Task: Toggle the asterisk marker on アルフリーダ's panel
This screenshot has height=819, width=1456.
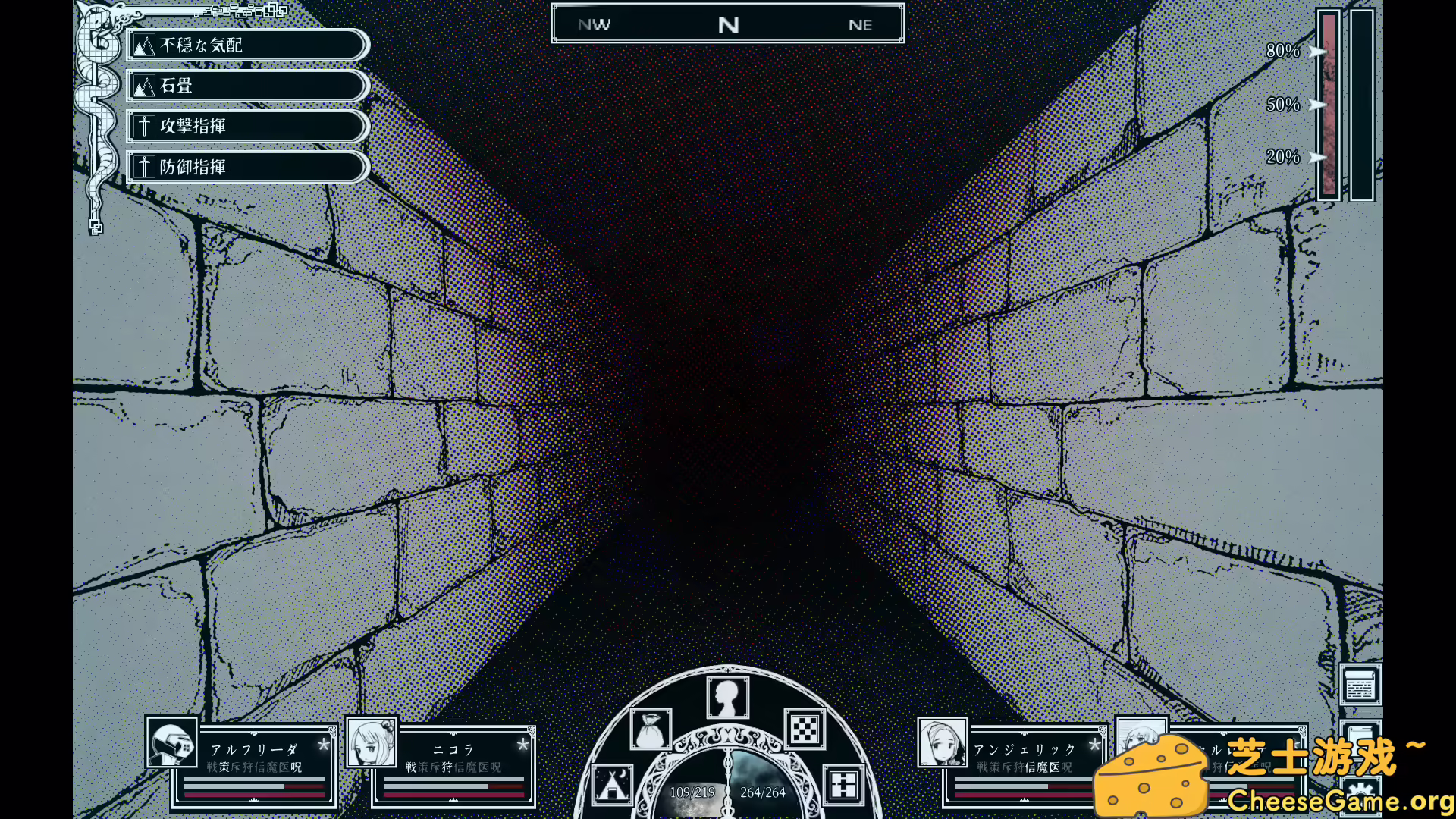Action: pyautogui.click(x=324, y=745)
